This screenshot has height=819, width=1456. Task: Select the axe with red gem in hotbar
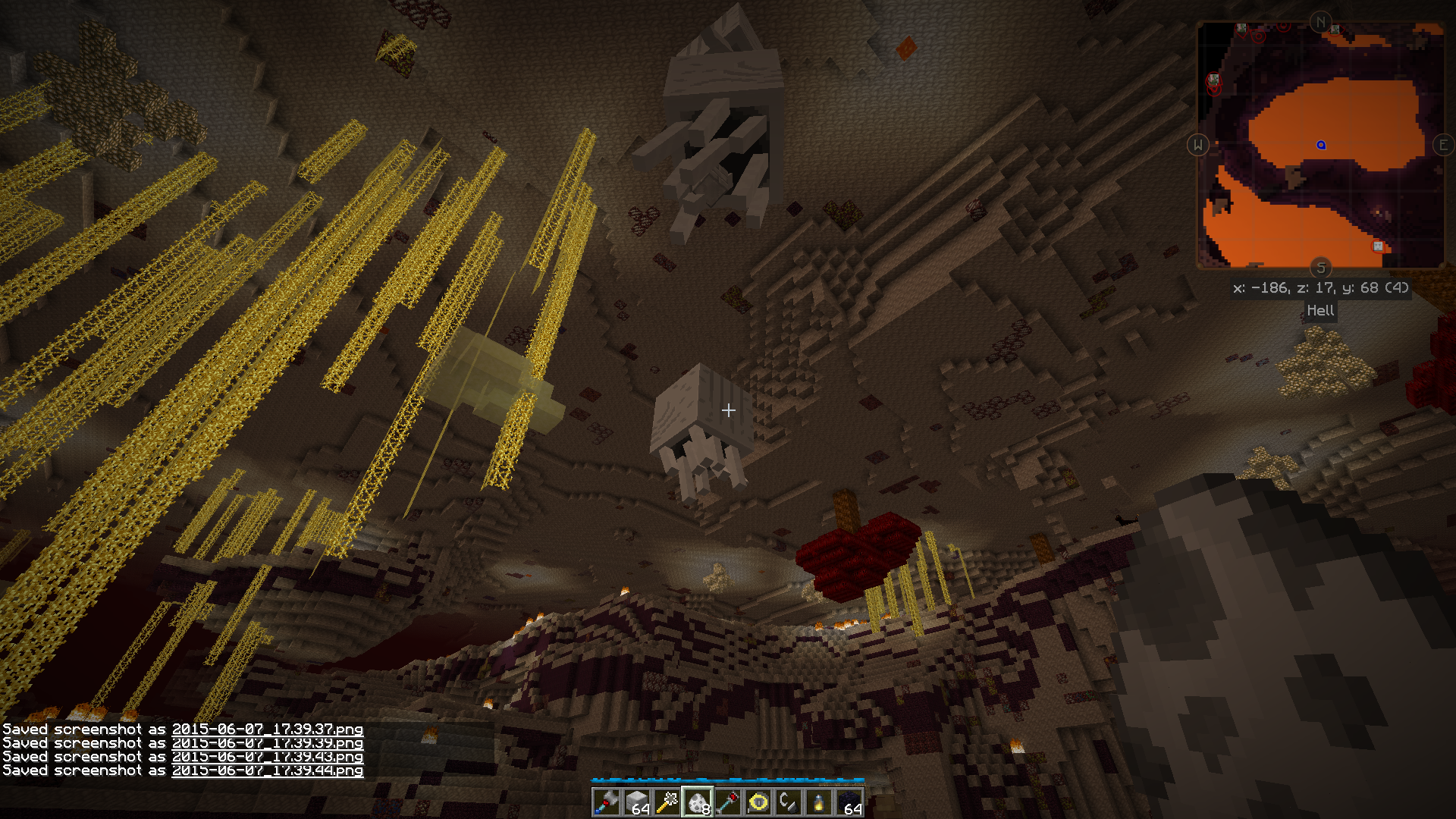[607, 802]
